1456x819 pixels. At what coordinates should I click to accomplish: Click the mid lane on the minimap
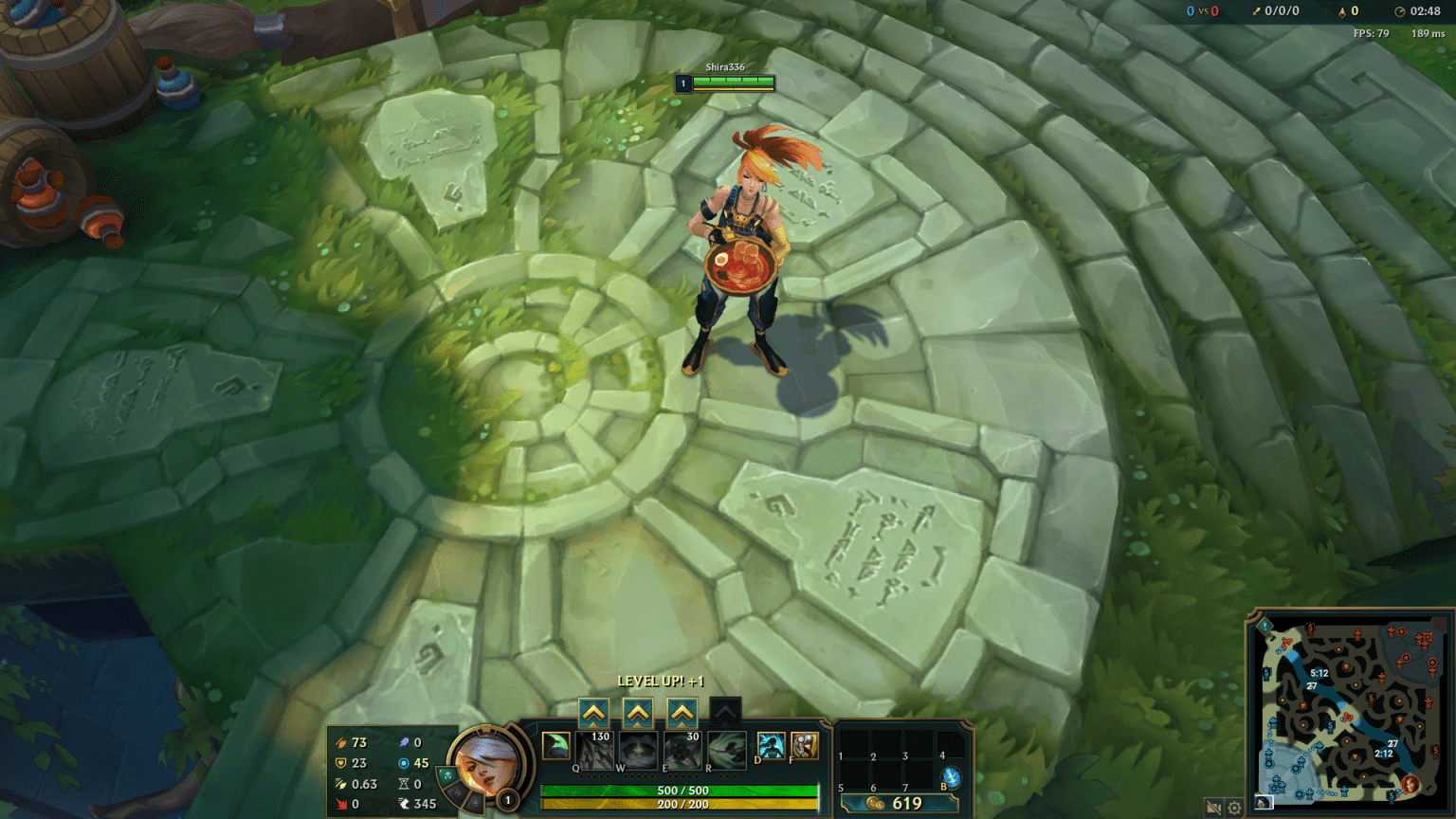(1350, 716)
